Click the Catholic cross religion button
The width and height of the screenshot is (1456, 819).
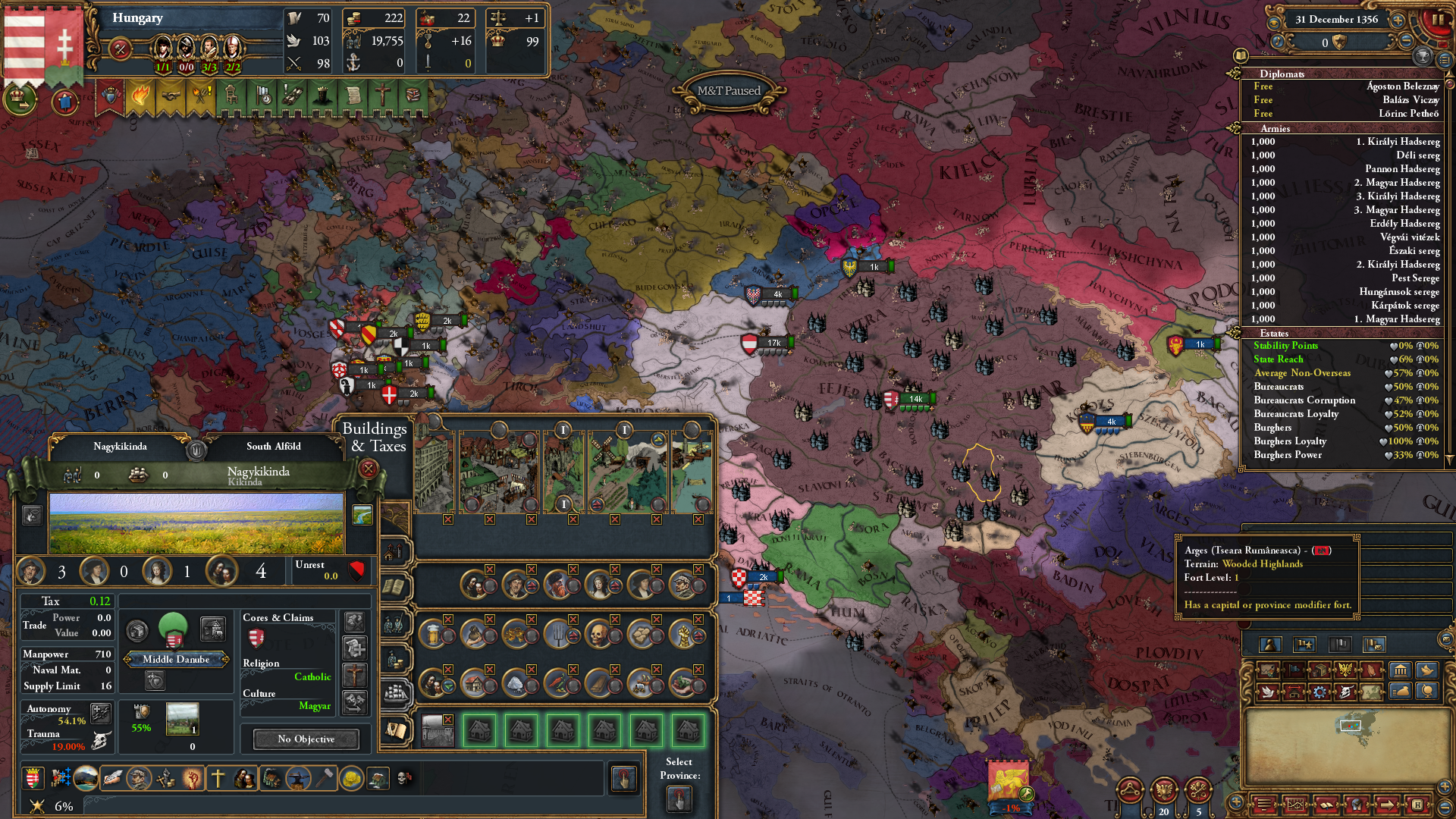[x=354, y=673]
